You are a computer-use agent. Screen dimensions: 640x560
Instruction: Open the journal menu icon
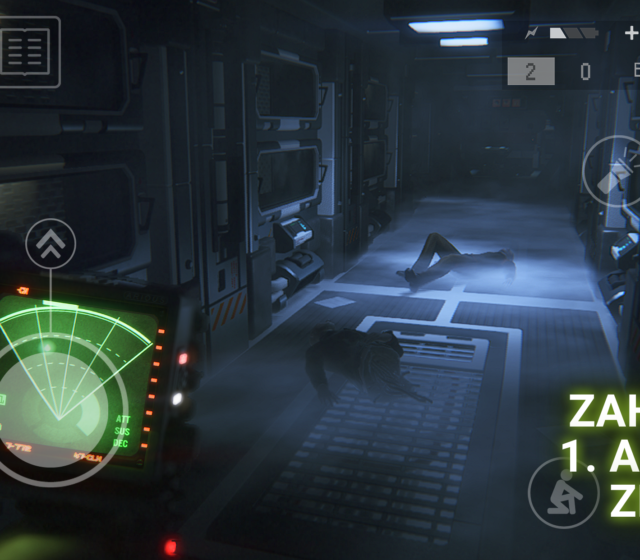29,52
